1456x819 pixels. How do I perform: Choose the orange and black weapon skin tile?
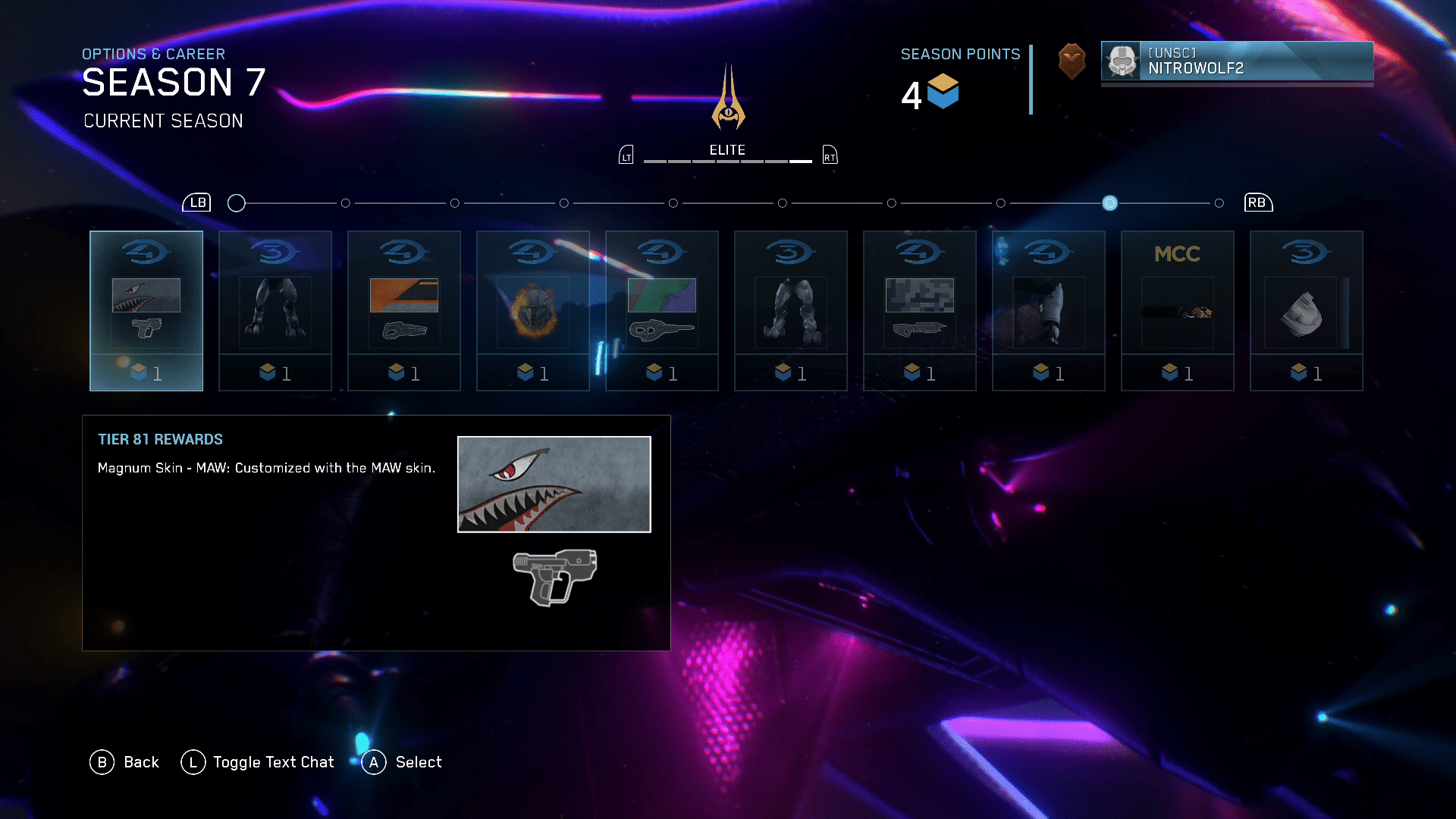(404, 311)
